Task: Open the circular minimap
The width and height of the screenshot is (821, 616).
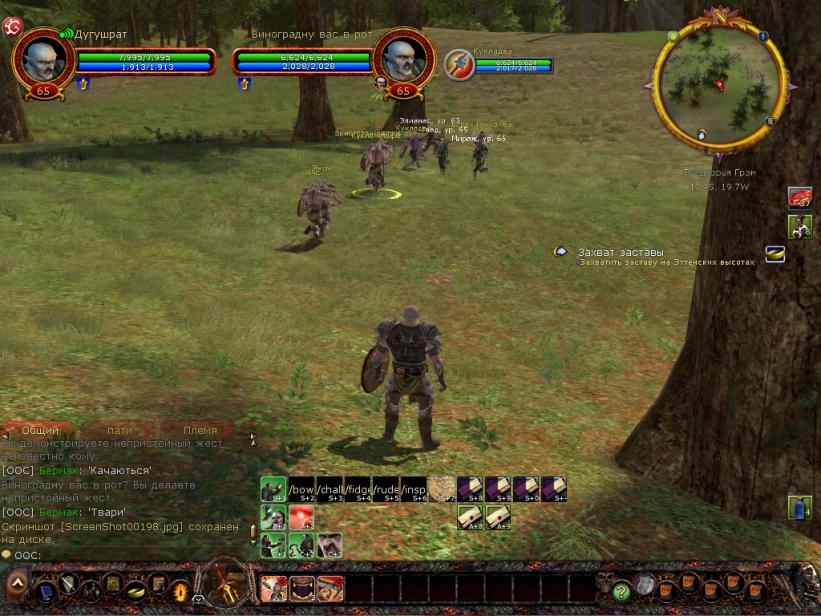Action: click(x=718, y=84)
